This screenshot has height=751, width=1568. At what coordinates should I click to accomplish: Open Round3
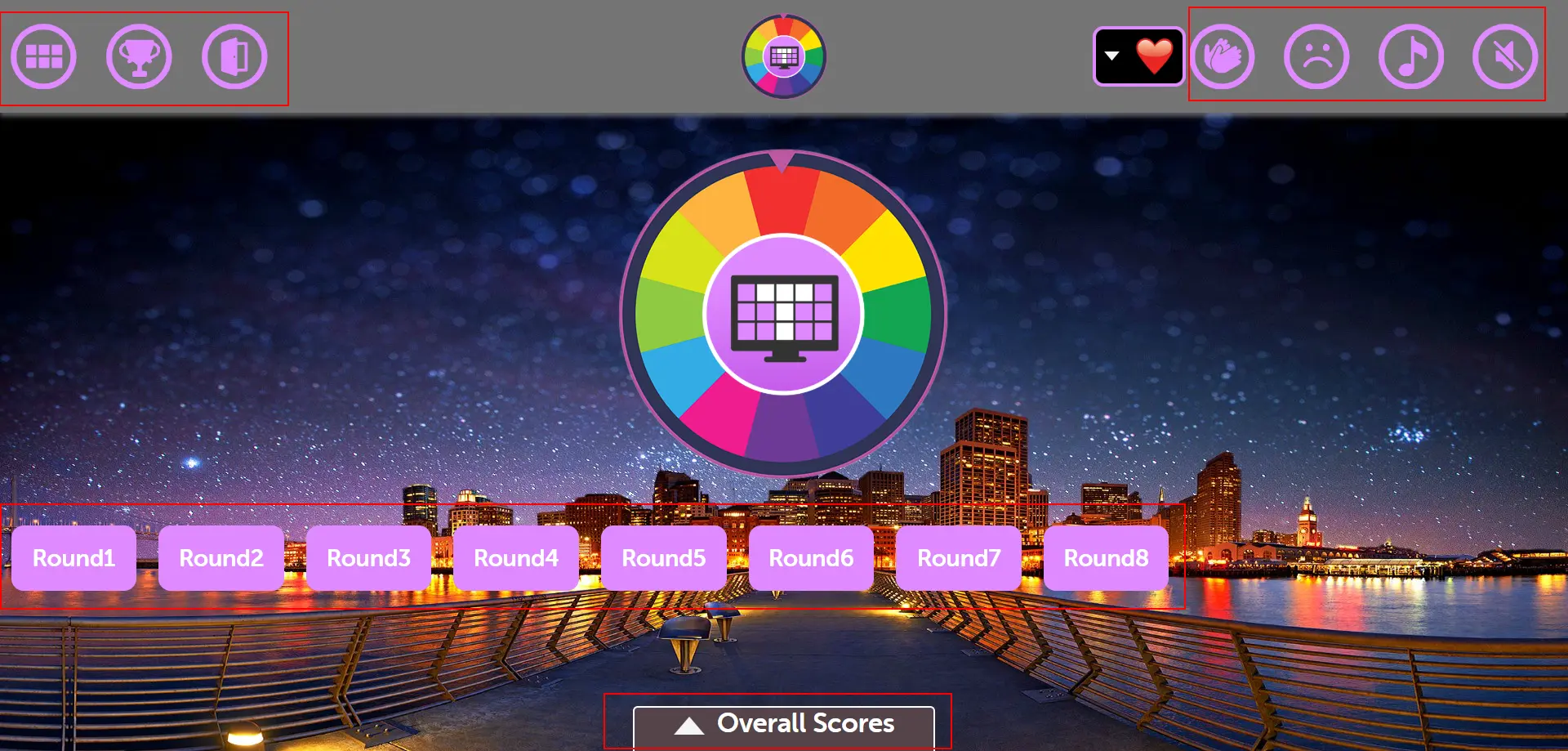pos(368,558)
